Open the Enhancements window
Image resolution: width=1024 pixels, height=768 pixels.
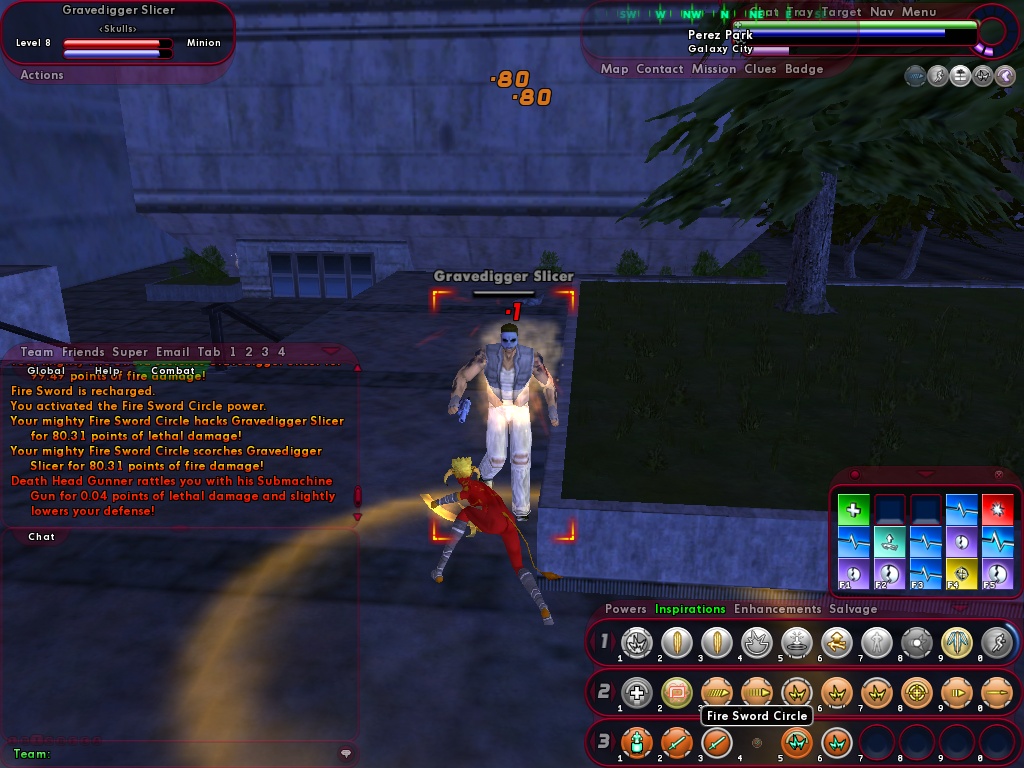(777, 609)
